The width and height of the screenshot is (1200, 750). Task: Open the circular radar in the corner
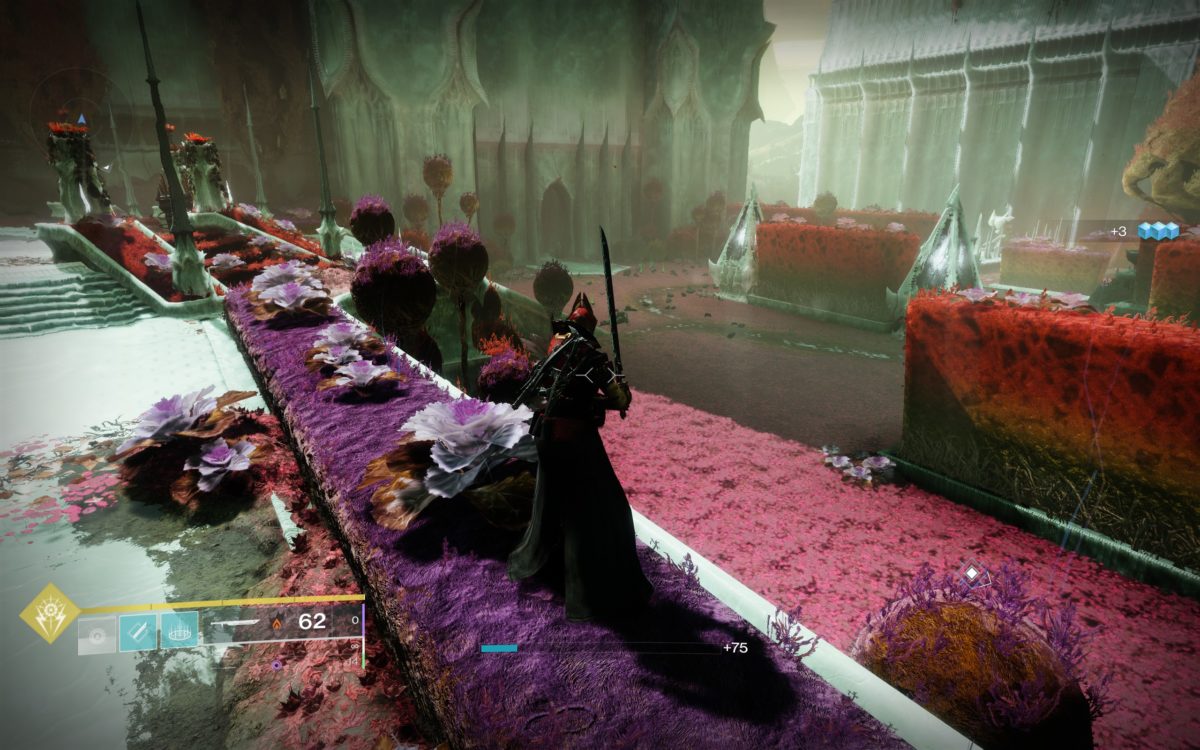pyautogui.click(x=82, y=120)
